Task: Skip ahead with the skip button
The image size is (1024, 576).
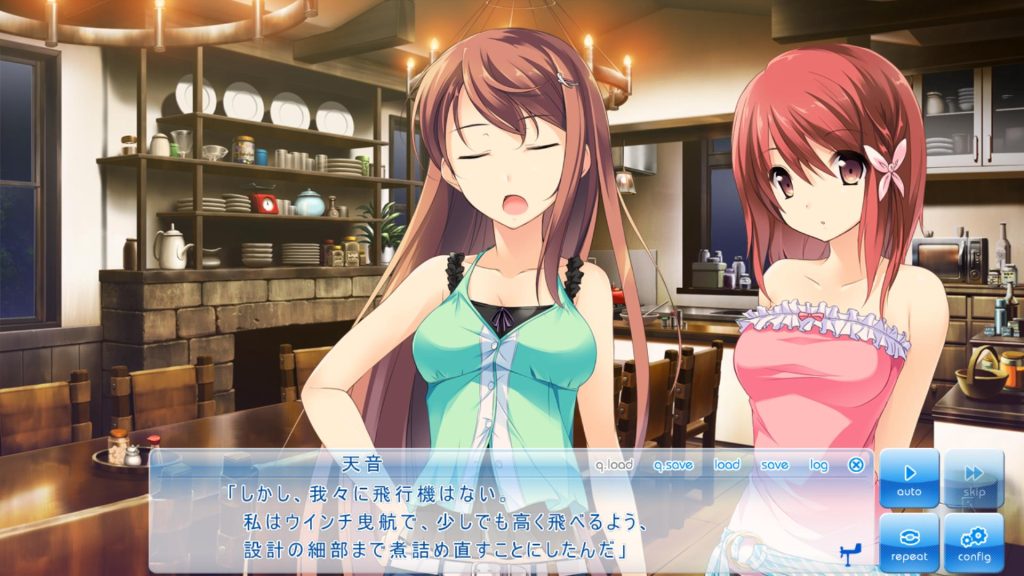Action: [973, 478]
